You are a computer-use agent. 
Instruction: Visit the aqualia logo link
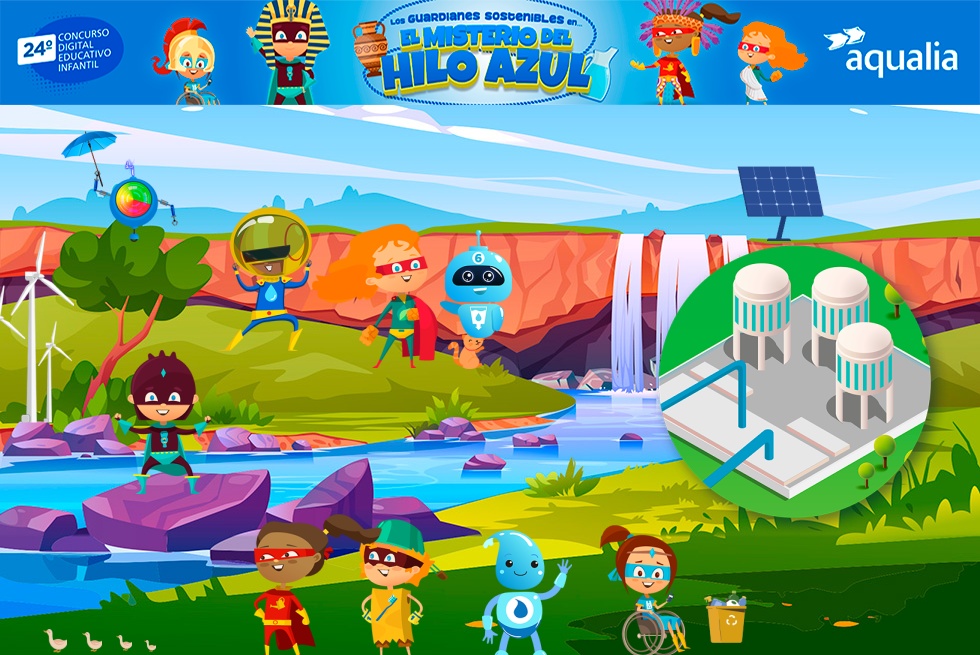889,53
